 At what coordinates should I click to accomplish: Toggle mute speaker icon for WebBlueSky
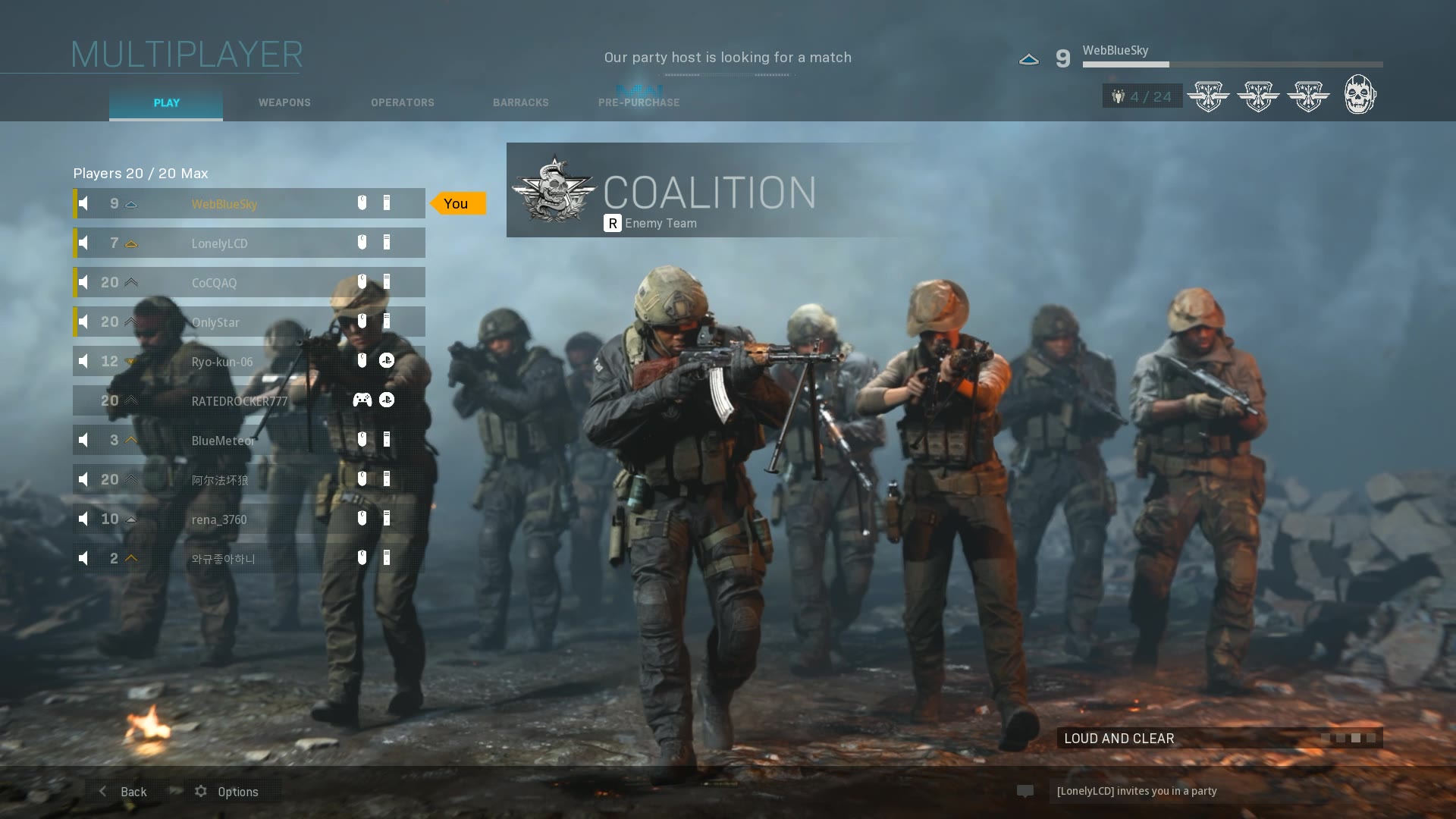84,203
